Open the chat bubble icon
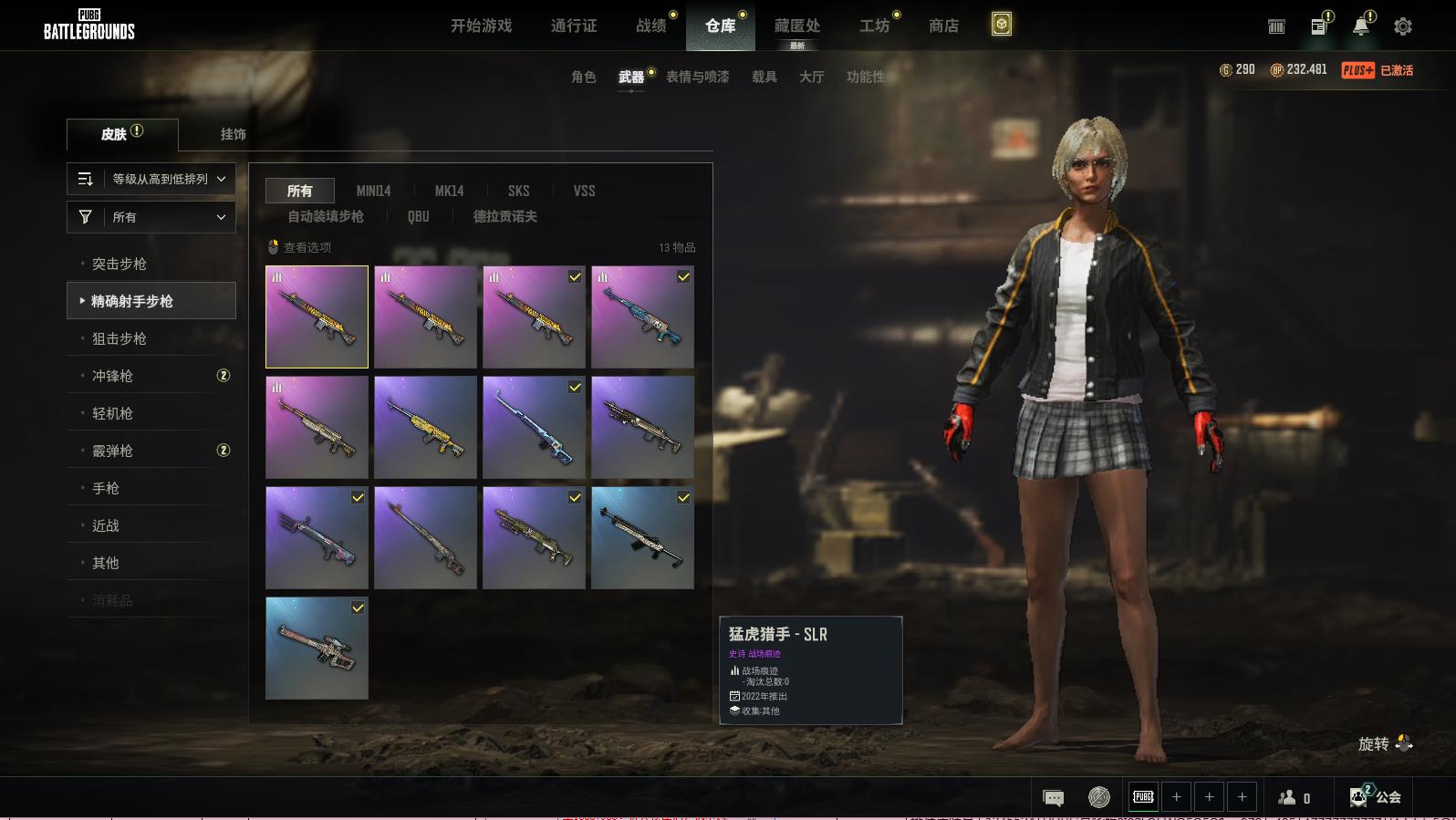The image size is (1456, 820). pyautogui.click(x=1053, y=798)
